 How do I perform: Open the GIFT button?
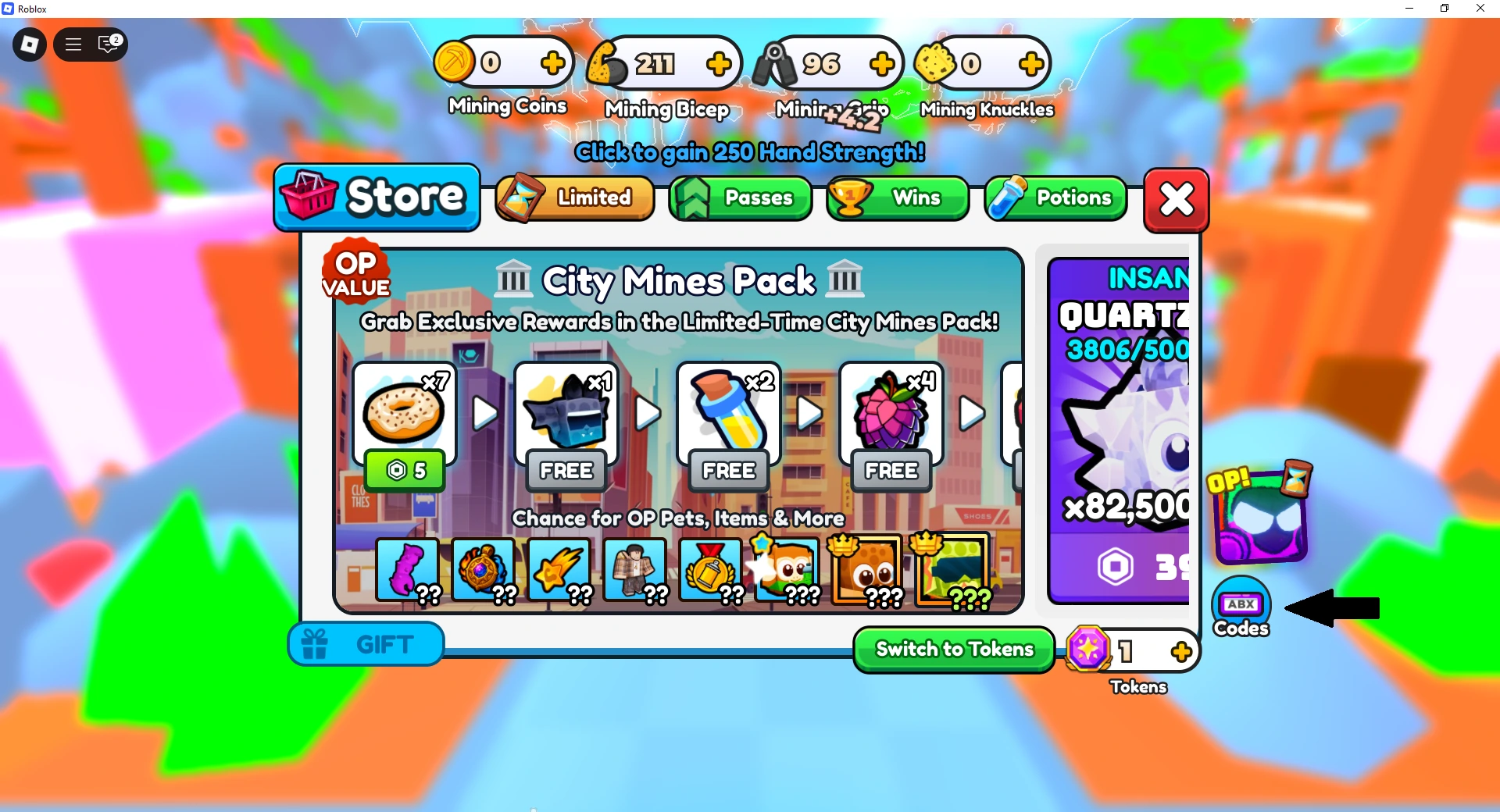[x=366, y=645]
